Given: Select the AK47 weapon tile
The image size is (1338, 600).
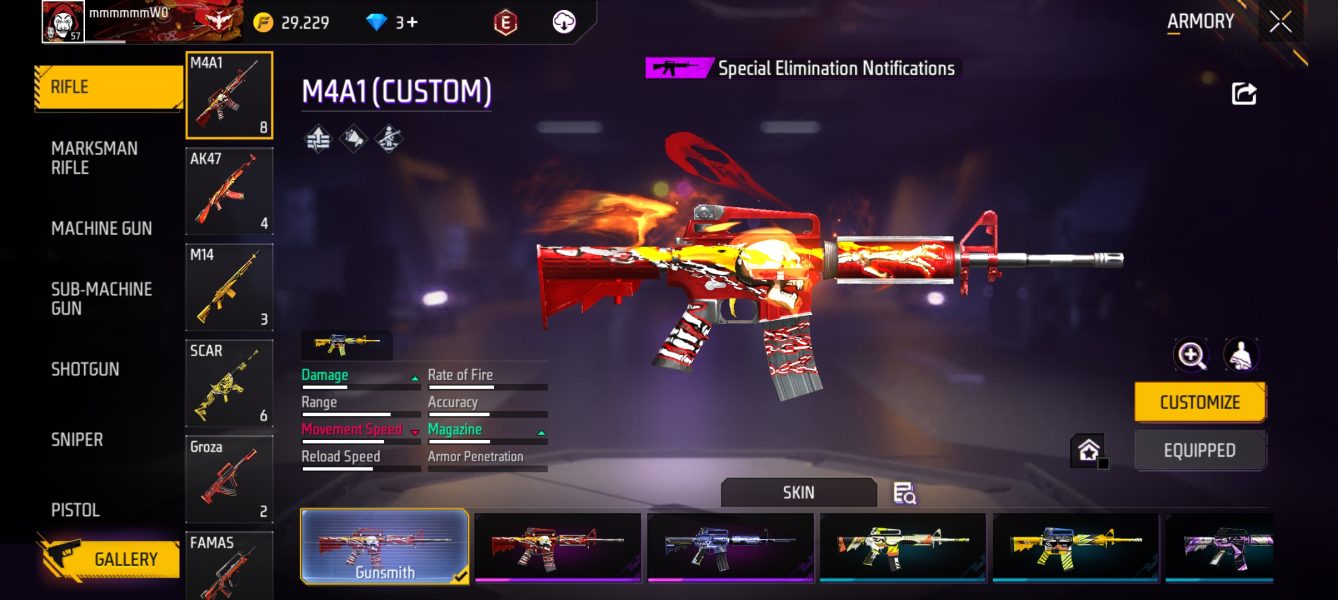Looking at the screenshot, I should [229, 191].
